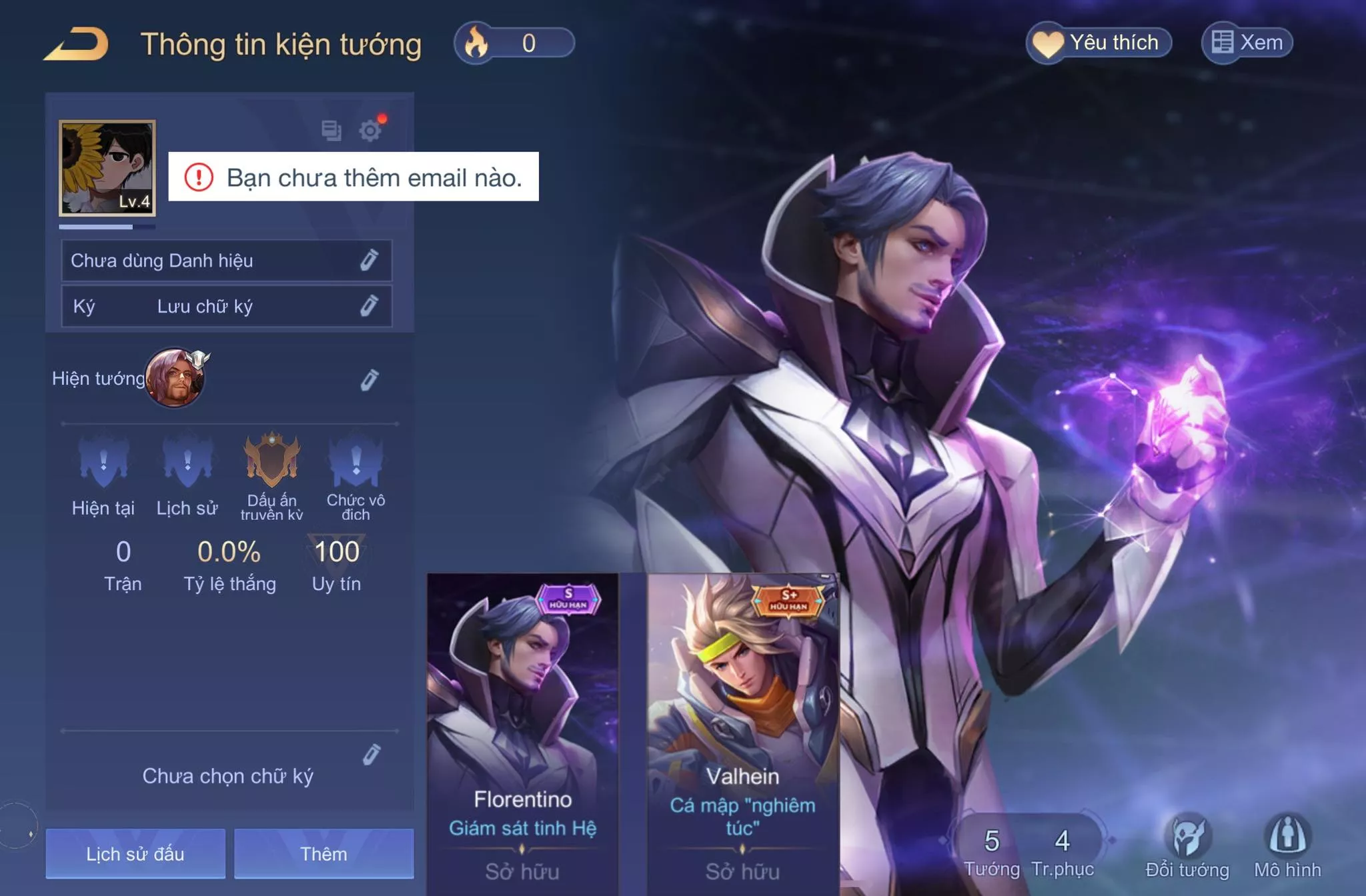Screen dimensions: 1366x896
Task: Open profile settings gear icon
Action: 370,130
